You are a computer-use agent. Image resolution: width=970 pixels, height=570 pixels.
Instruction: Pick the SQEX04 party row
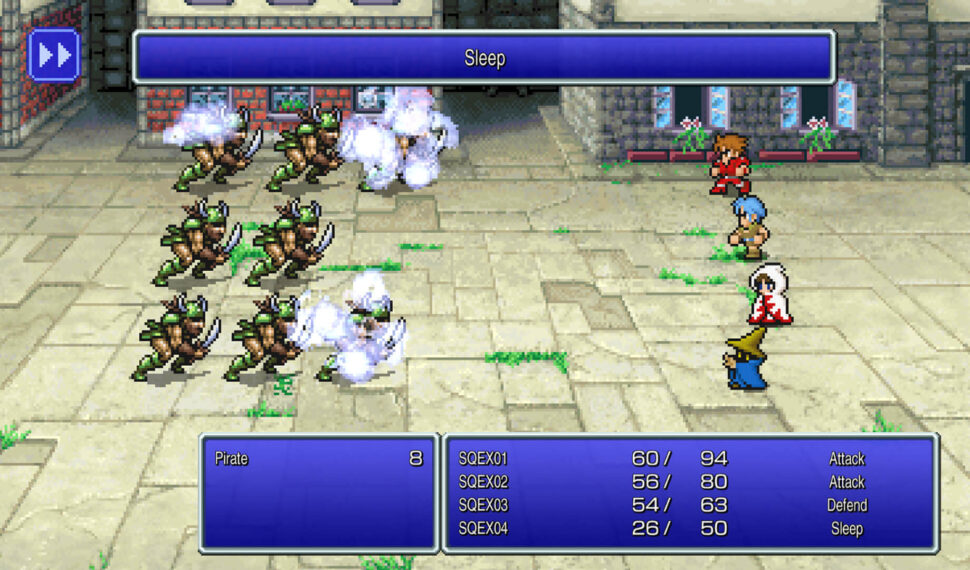[x=690, y=528]
